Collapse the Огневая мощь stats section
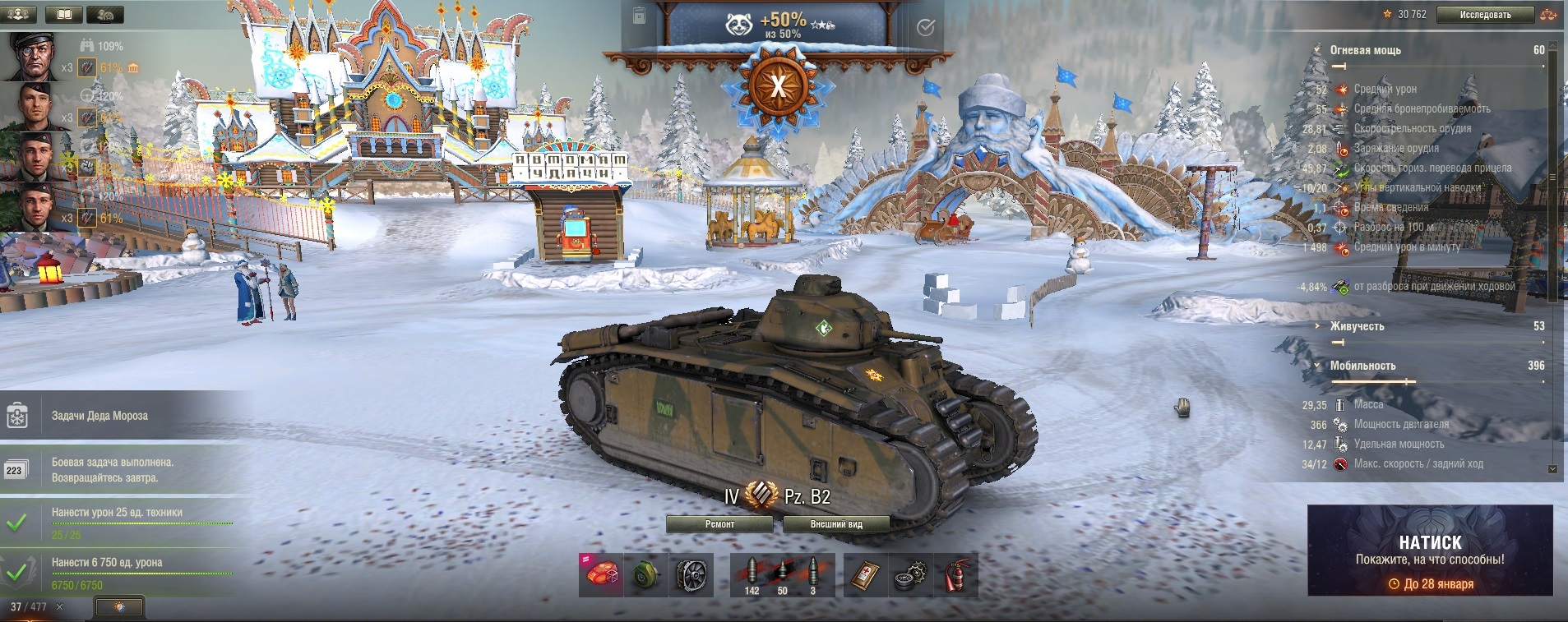This screenshot has width=1568, height=622. tap(1317, 50)
